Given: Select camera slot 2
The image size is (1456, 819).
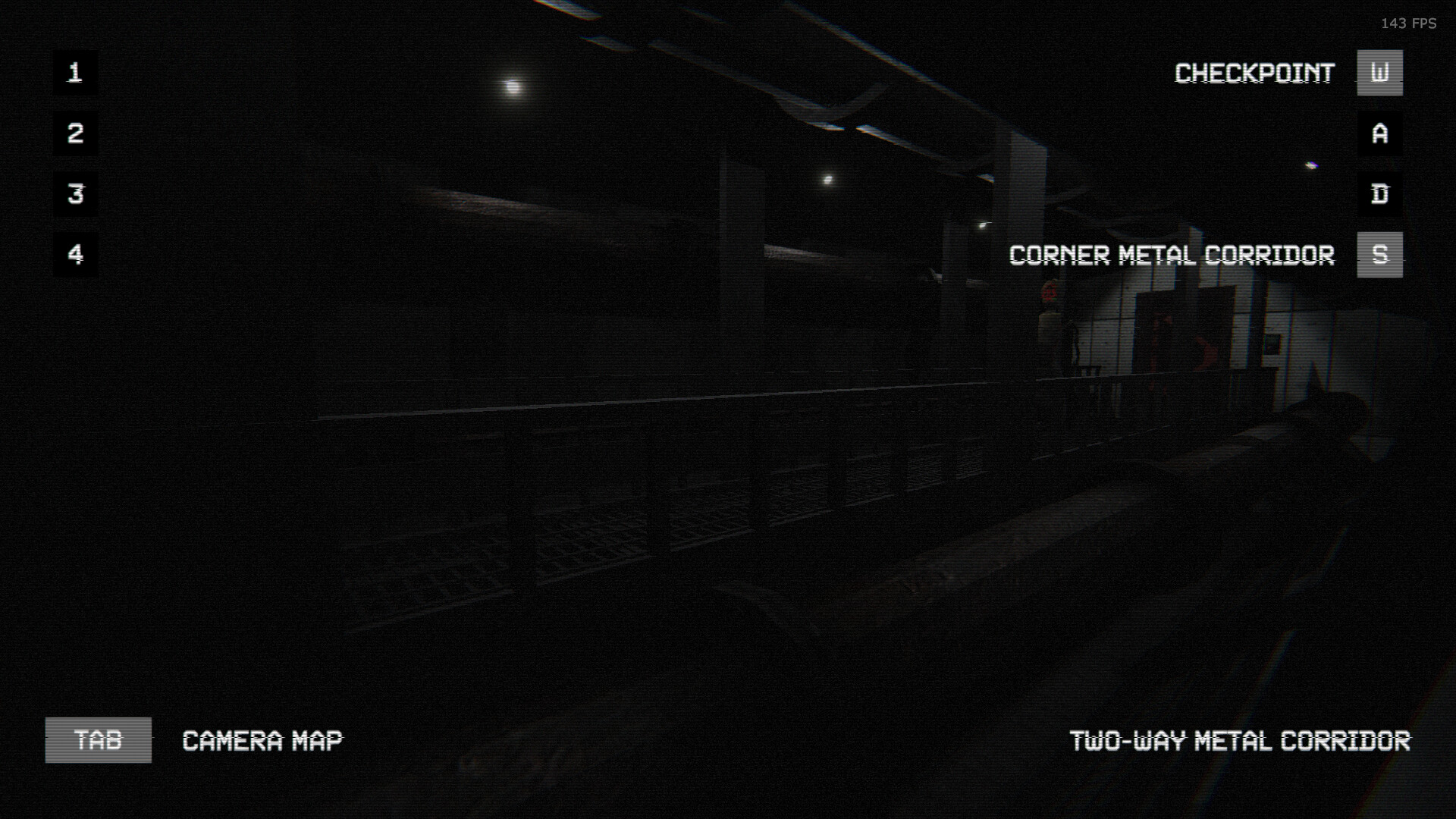Looking at the screenshot, I should (74, 133).
